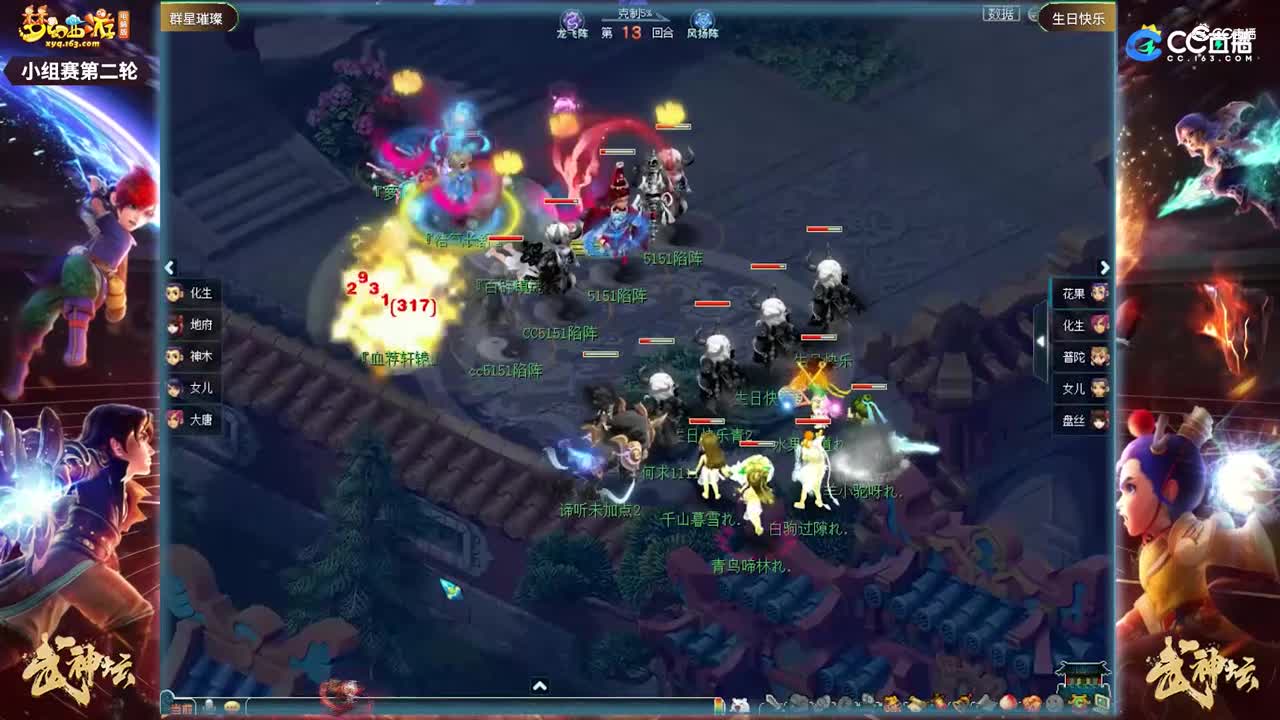
Task: Click the peach item icon in bottom tray
Action: (x=1008, y=701)
